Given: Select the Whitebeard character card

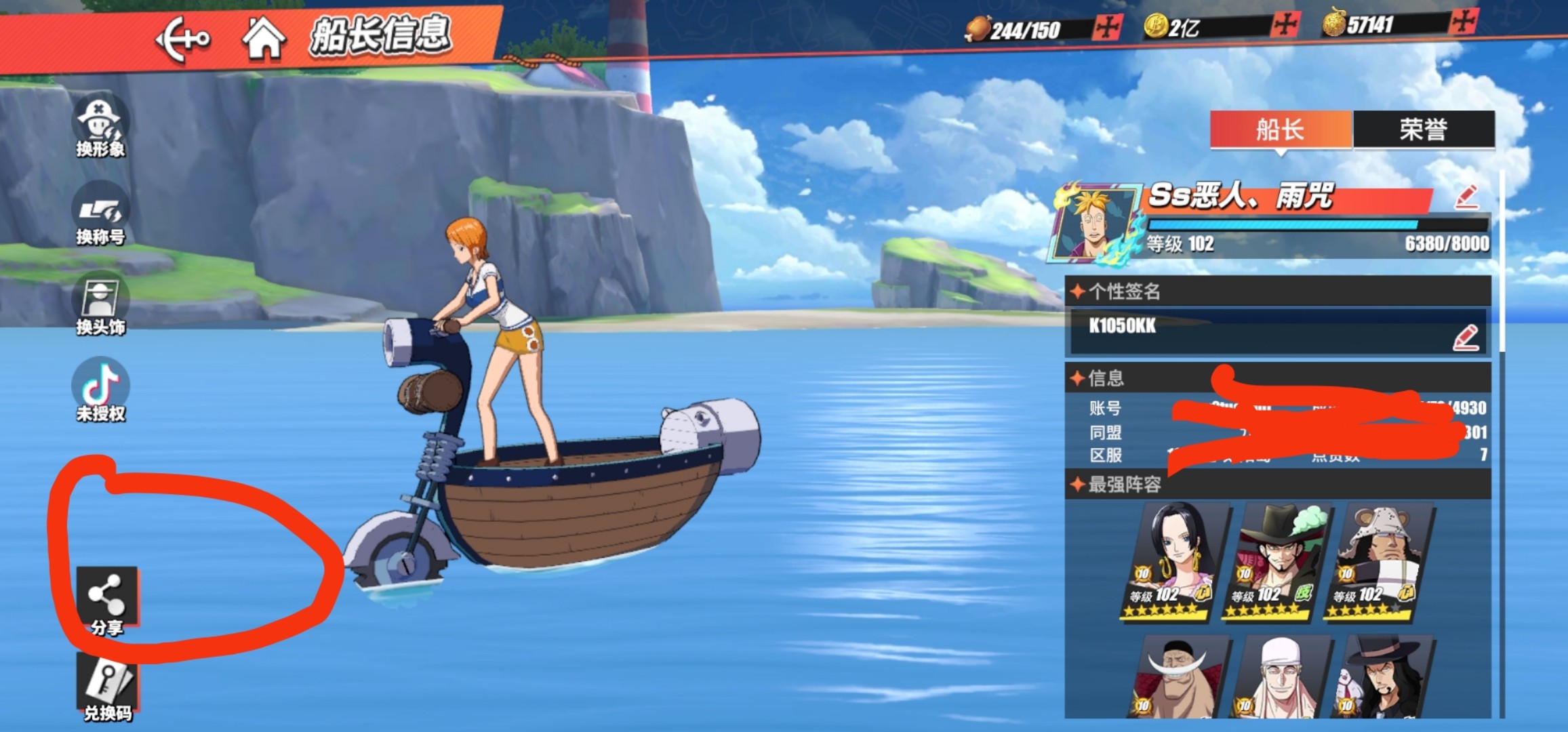Looking at the screenshot, I should point(1178,678).
